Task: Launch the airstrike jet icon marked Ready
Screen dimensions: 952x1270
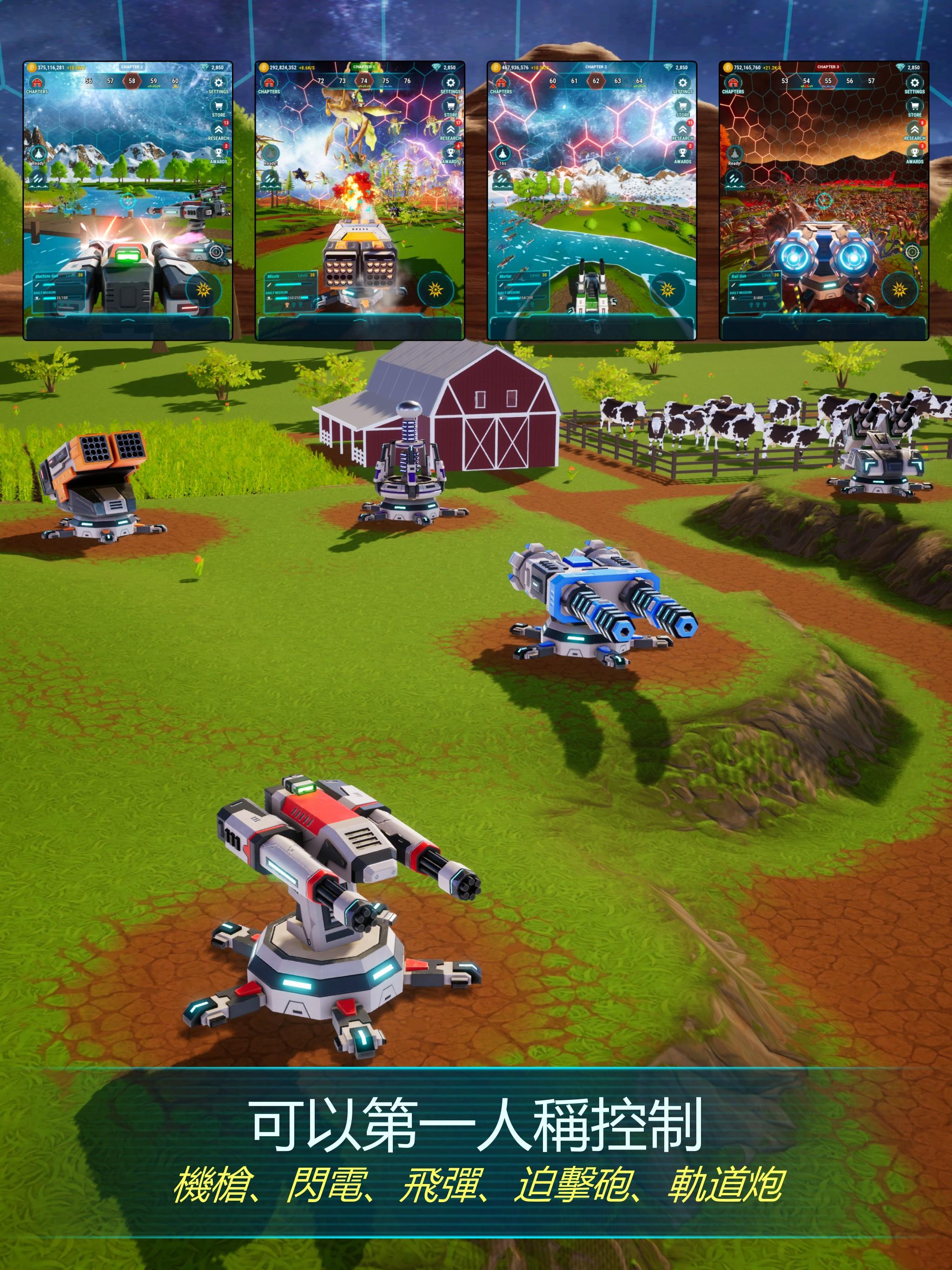Action: (39, 154)
